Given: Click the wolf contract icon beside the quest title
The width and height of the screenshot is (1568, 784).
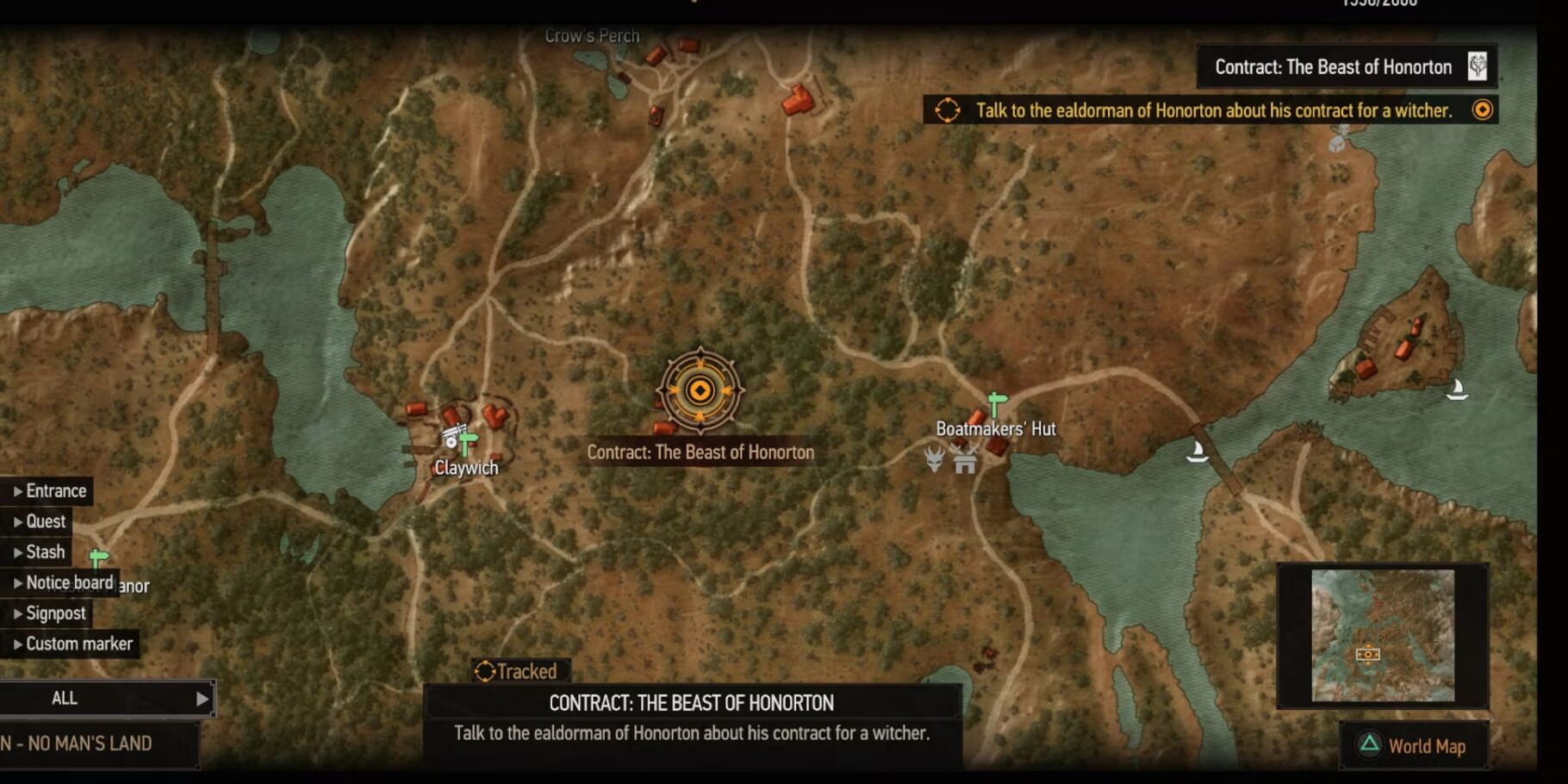Looking at the screenshot, I should pyautogui.click(x=1479, y=65).
